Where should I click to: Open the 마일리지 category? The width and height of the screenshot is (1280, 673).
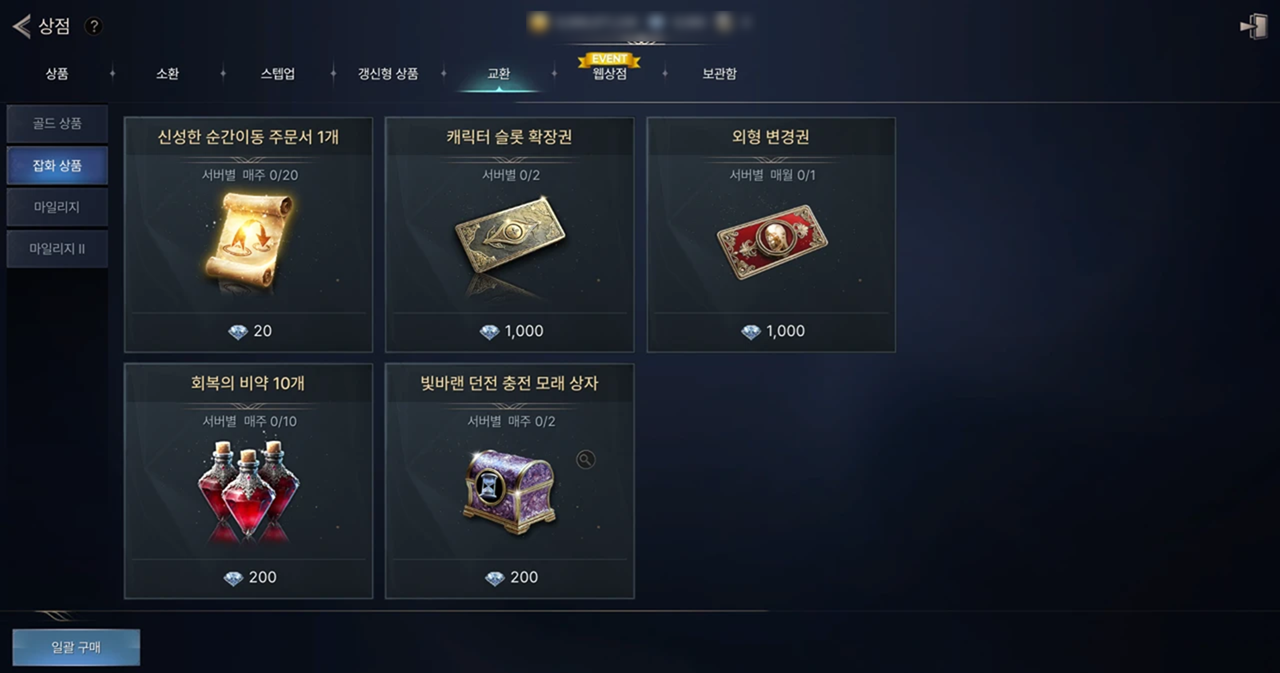point(57,207)
